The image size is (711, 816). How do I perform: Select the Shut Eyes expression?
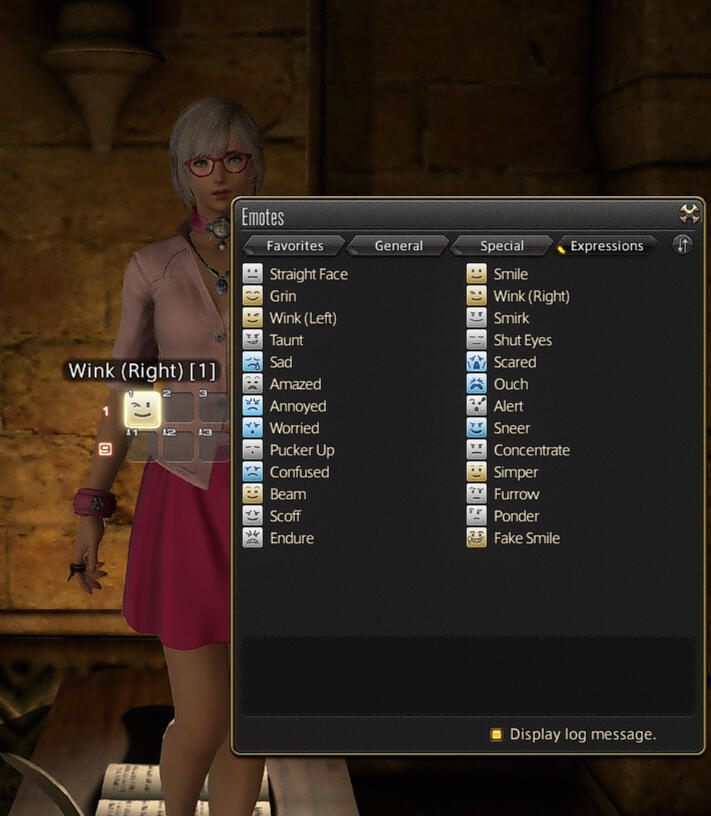click(x=522, y=340)
